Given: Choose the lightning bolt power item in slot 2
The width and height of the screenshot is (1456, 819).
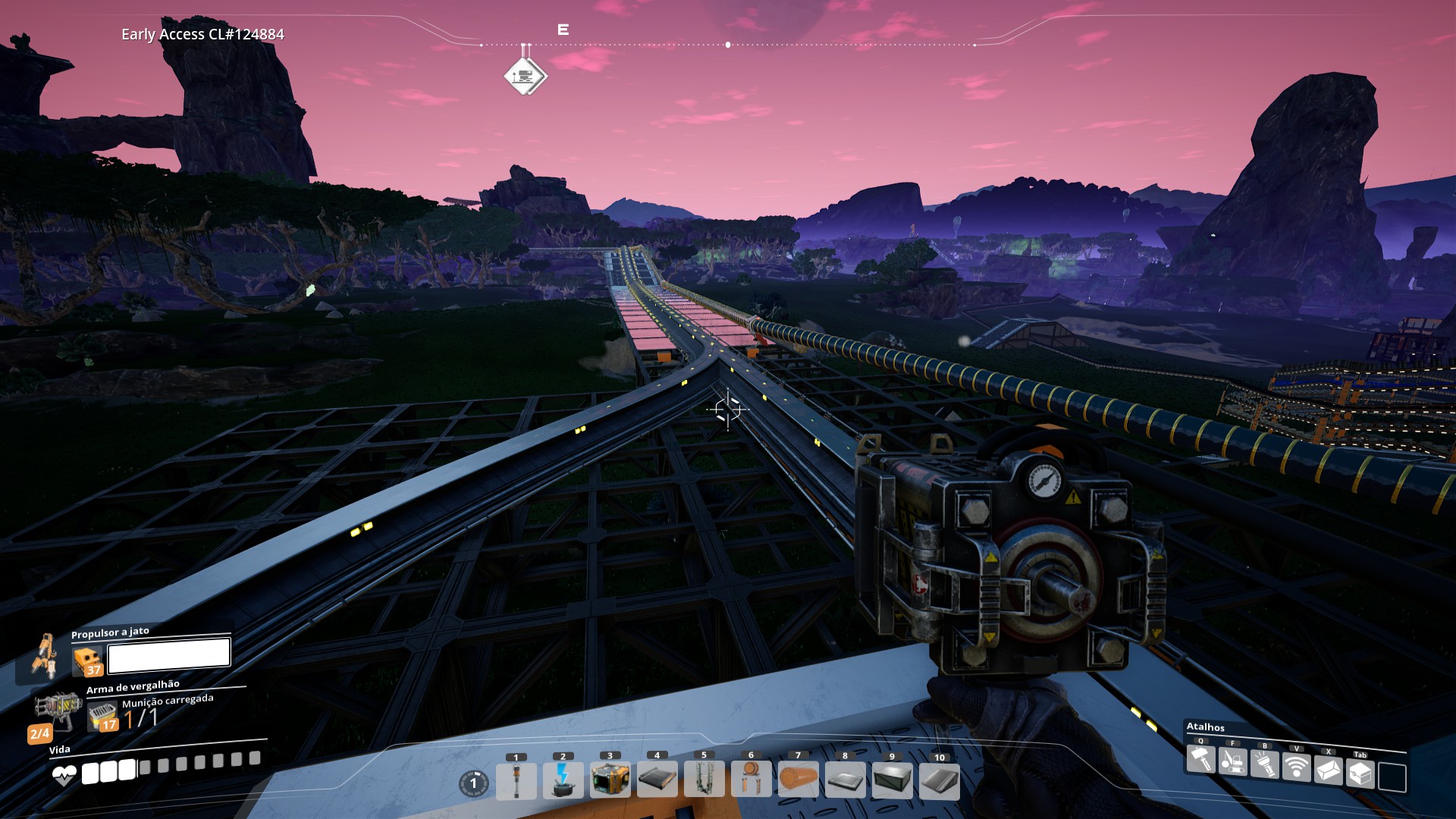Looking at the screenshot, I should point(563,780).
